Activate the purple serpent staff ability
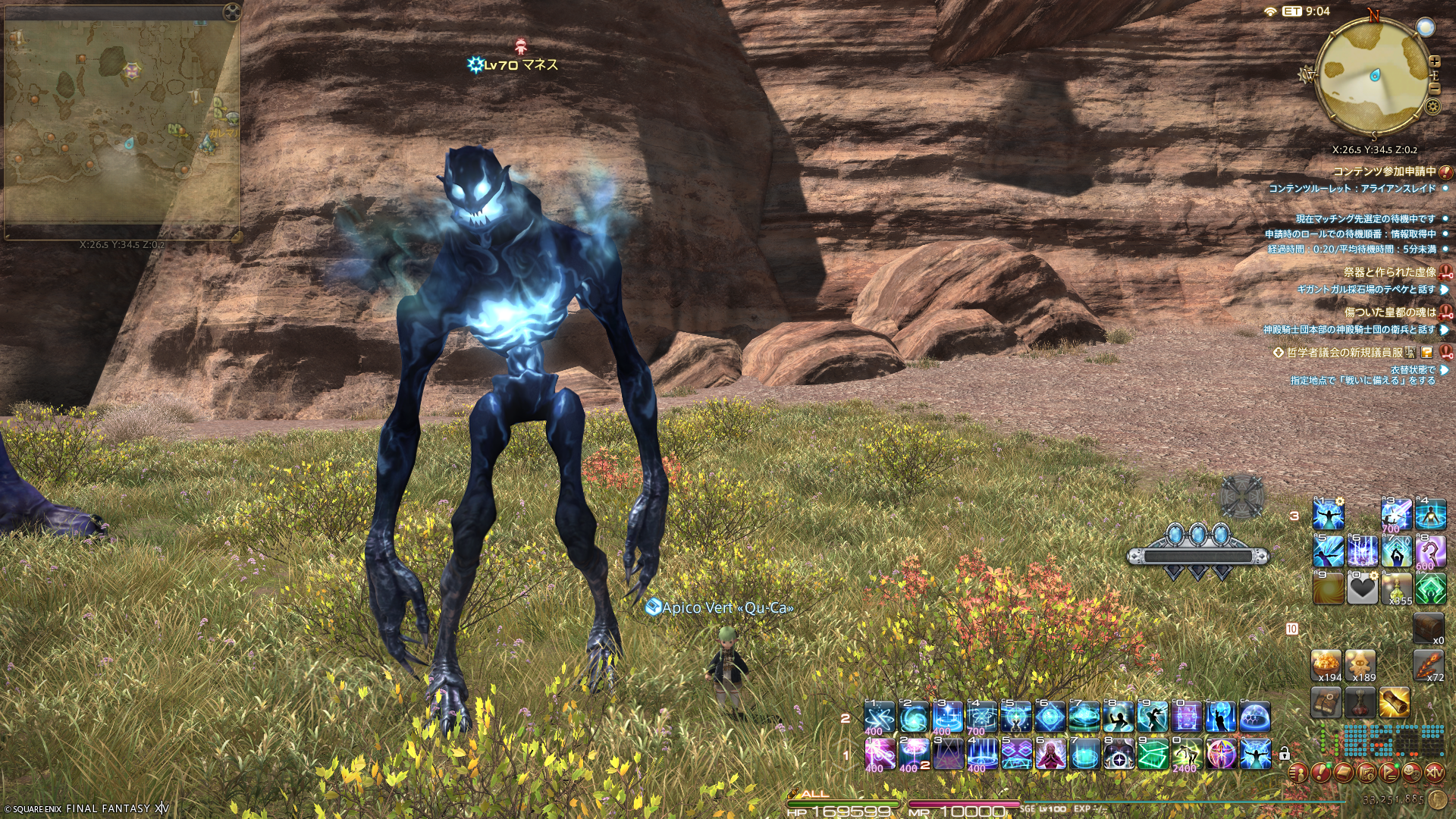 pos(1430,551)
